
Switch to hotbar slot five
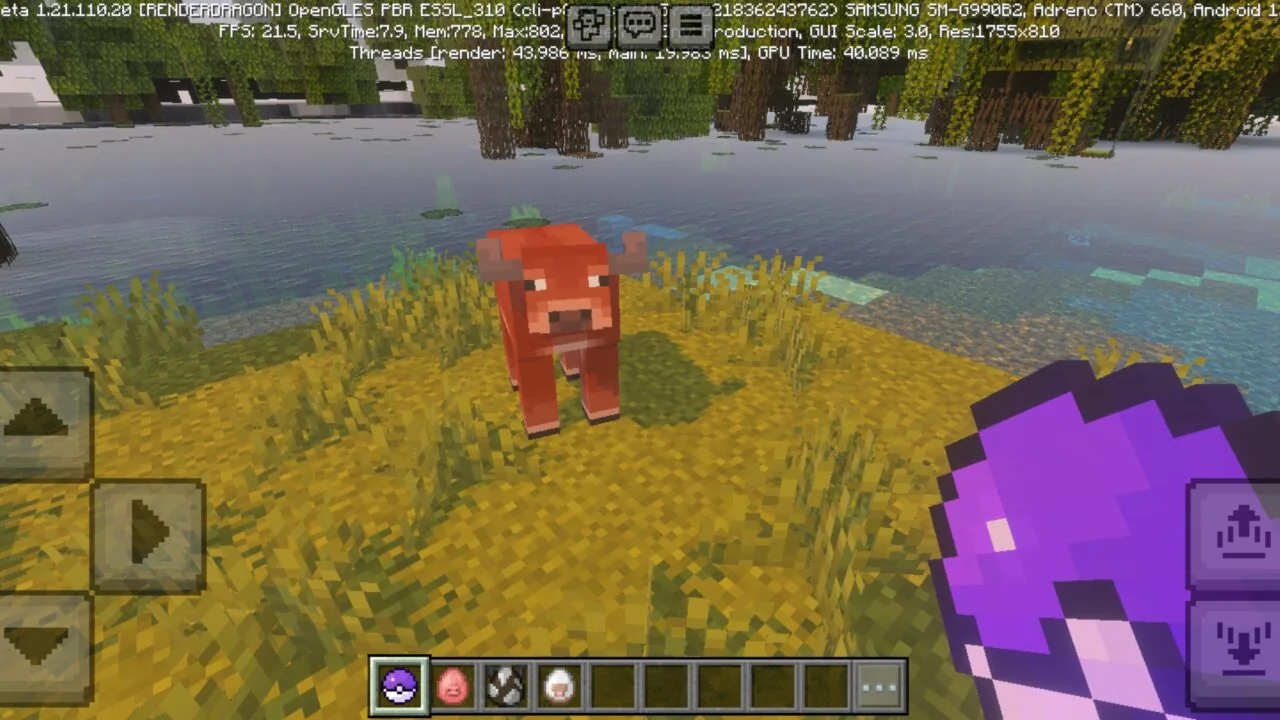coord(612,684)
